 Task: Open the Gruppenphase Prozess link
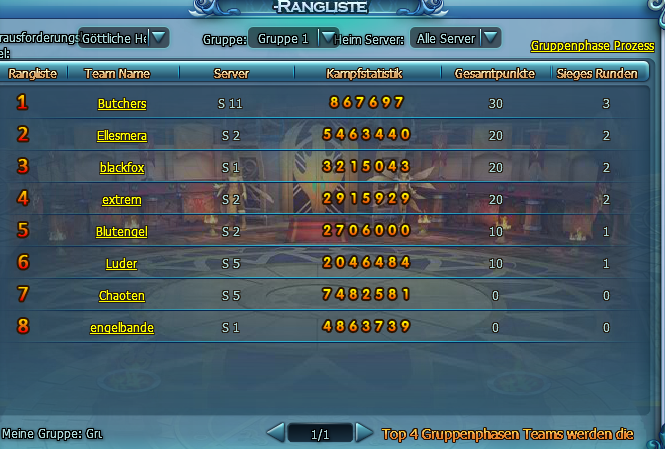(592, 46)
